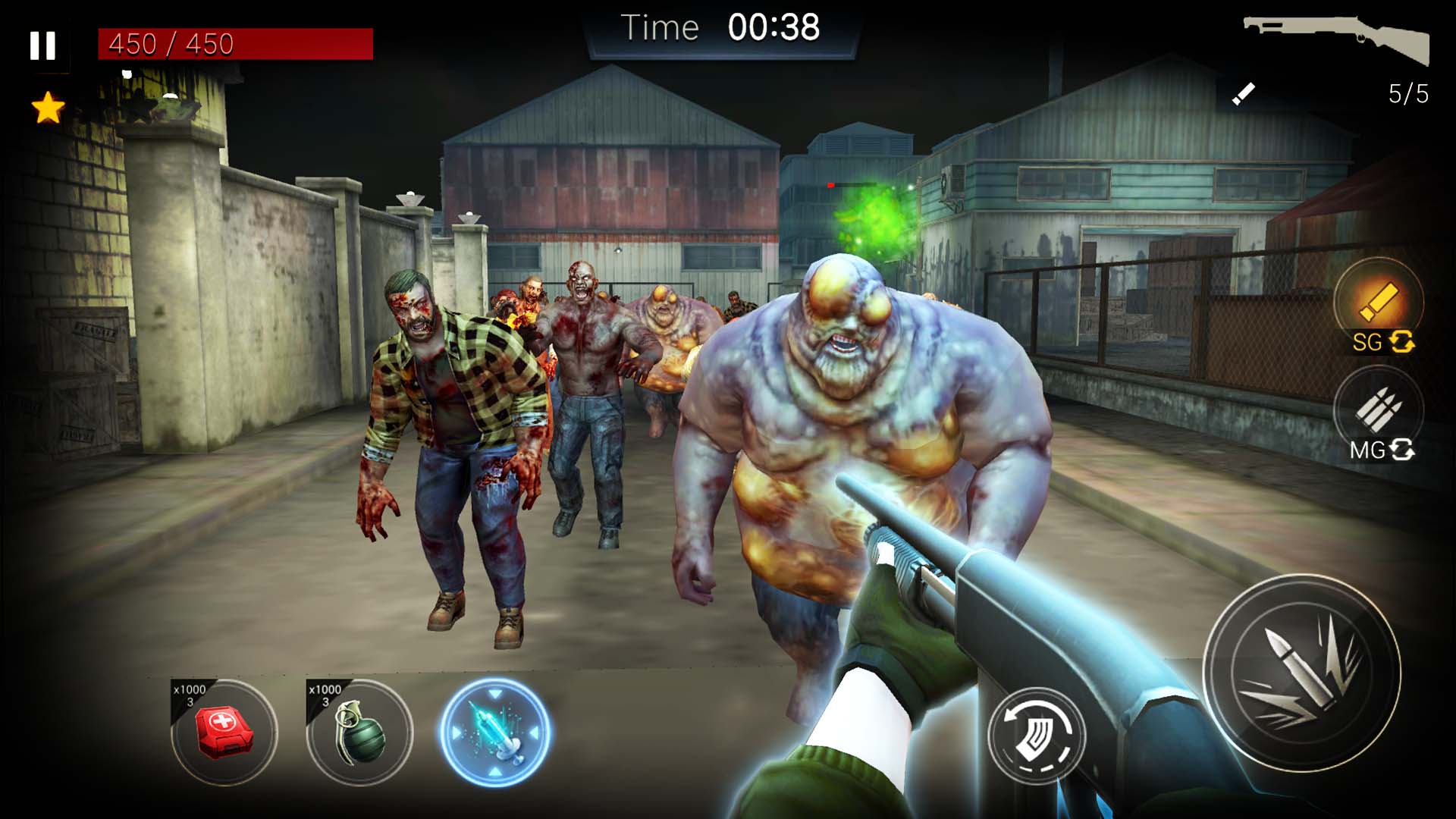Tap the gold star rating icon

point(47,106)
